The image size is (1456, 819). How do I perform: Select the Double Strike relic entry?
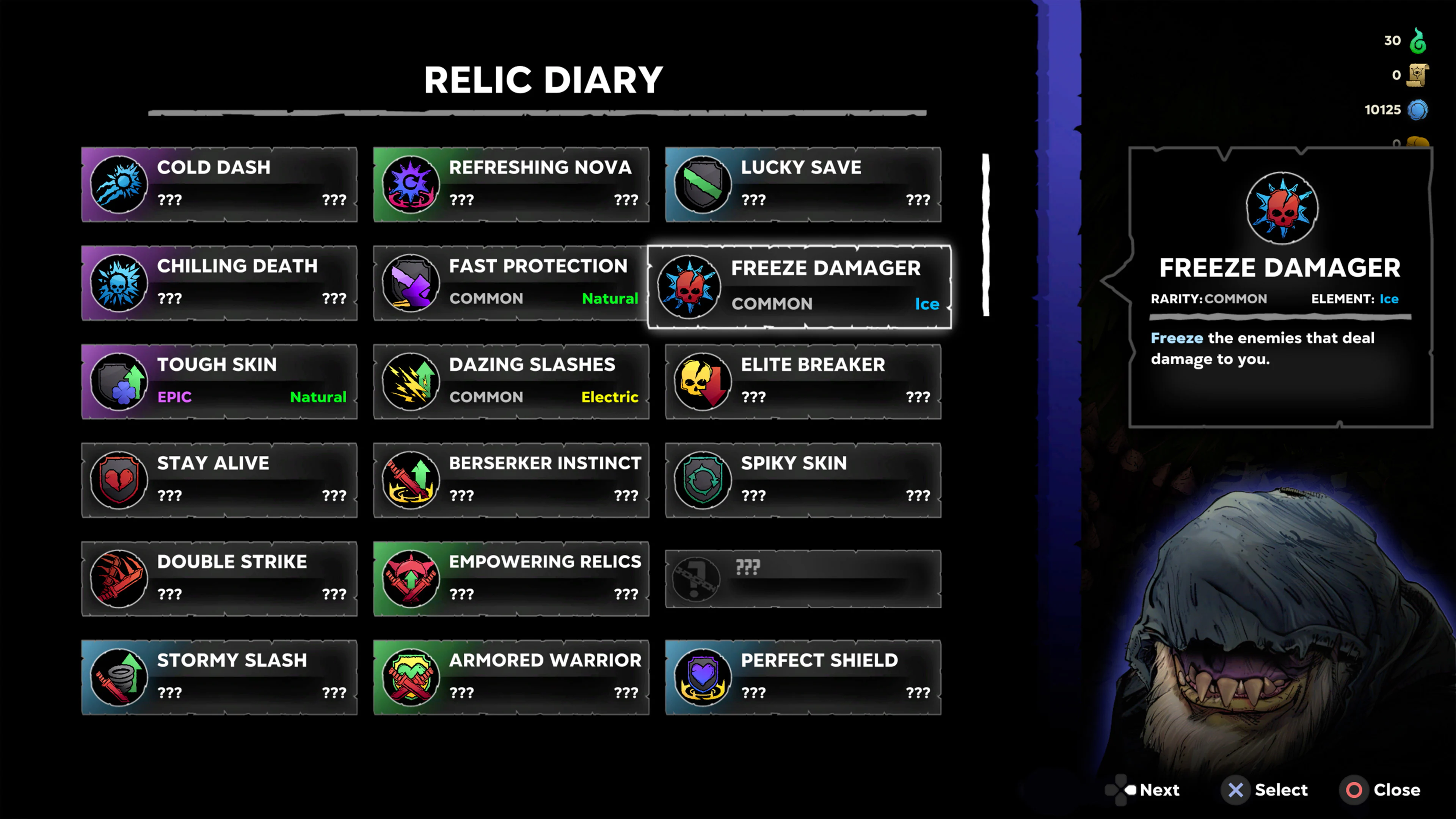click(x=219, y=578)
